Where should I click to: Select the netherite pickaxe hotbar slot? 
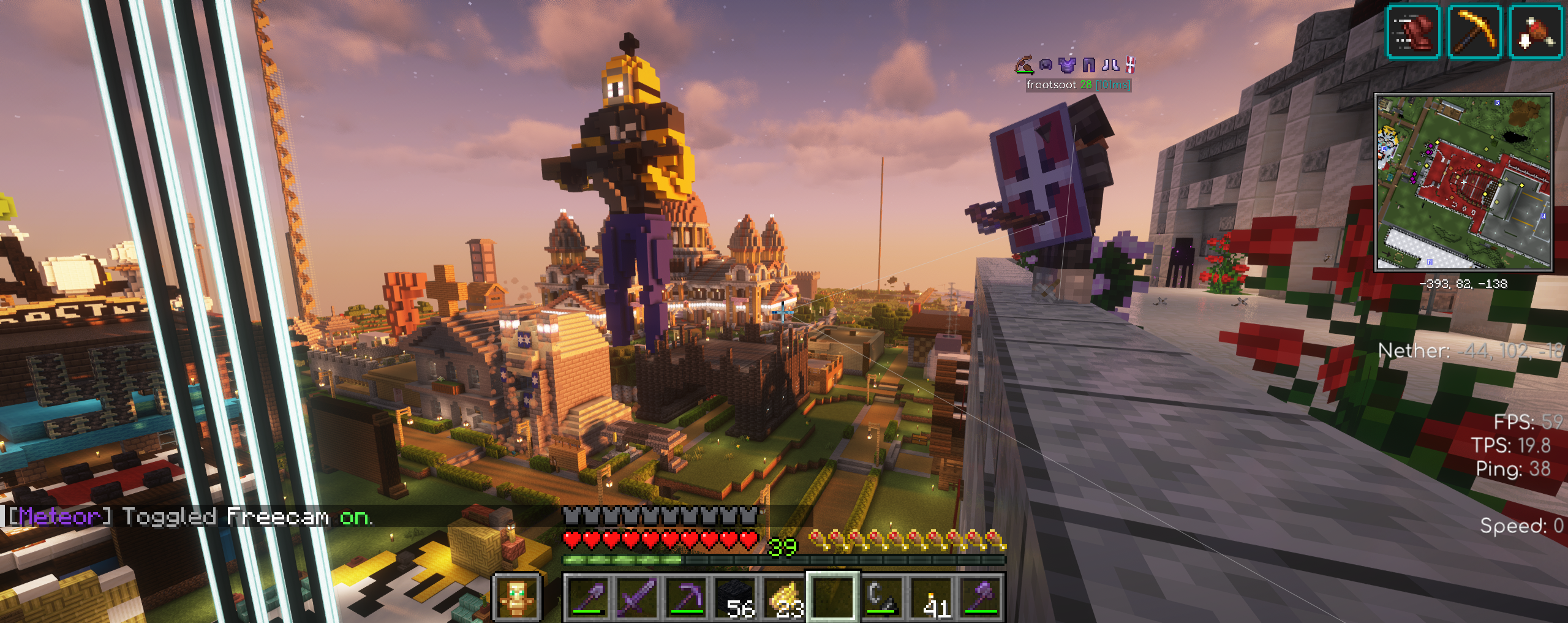[686, 597]
